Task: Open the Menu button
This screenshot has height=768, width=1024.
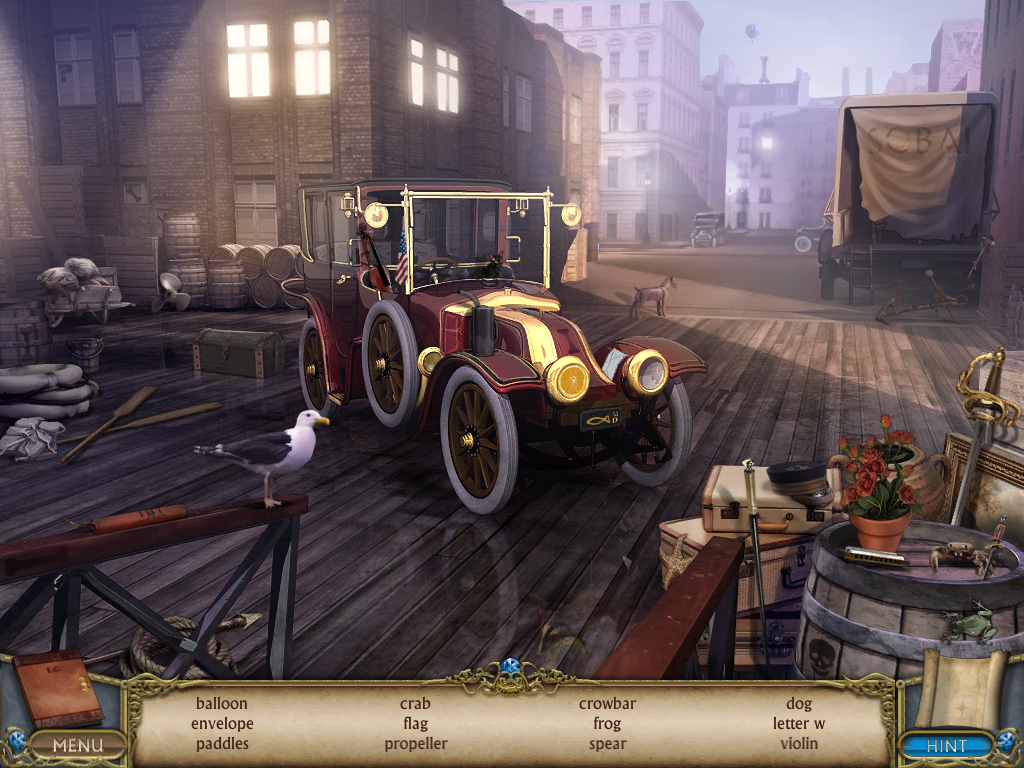Action: (x=78, y=745)
